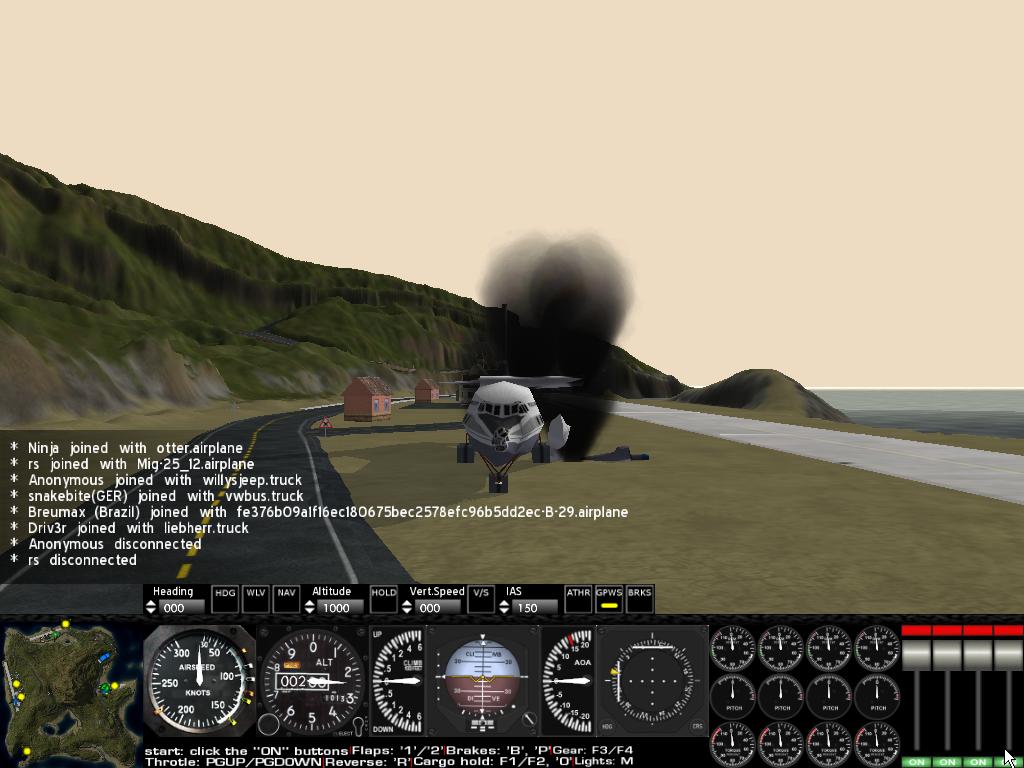Decrease the Heading value with down arrow
This screenshot has width=1024, height=768.
[x=151, y=611]
